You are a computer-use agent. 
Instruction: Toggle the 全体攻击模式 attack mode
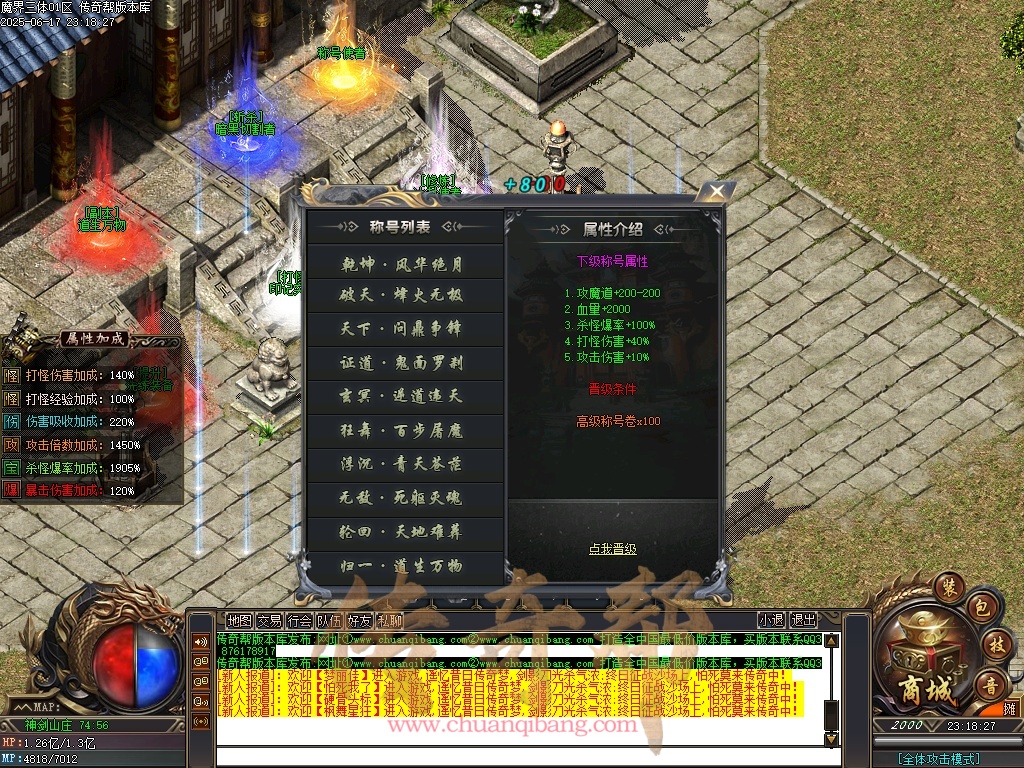point(939,757)
